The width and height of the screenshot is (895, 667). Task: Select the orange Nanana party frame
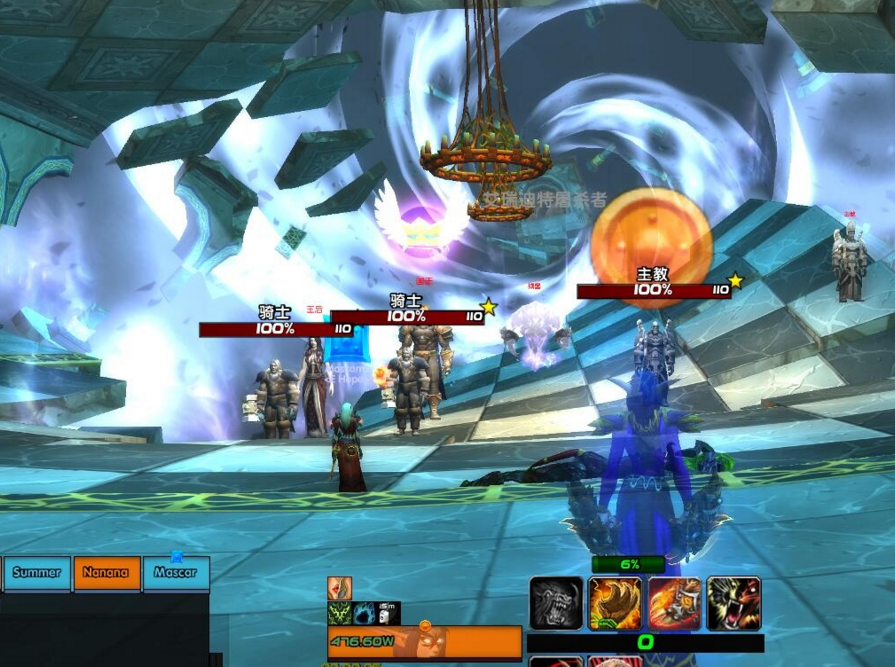tap(106, 573)
